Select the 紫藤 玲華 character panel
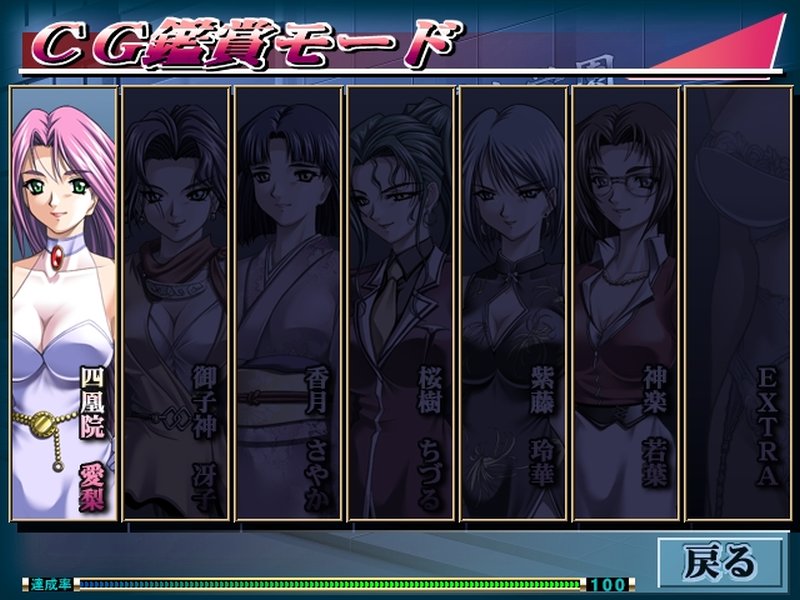 [x=514, y=303]
